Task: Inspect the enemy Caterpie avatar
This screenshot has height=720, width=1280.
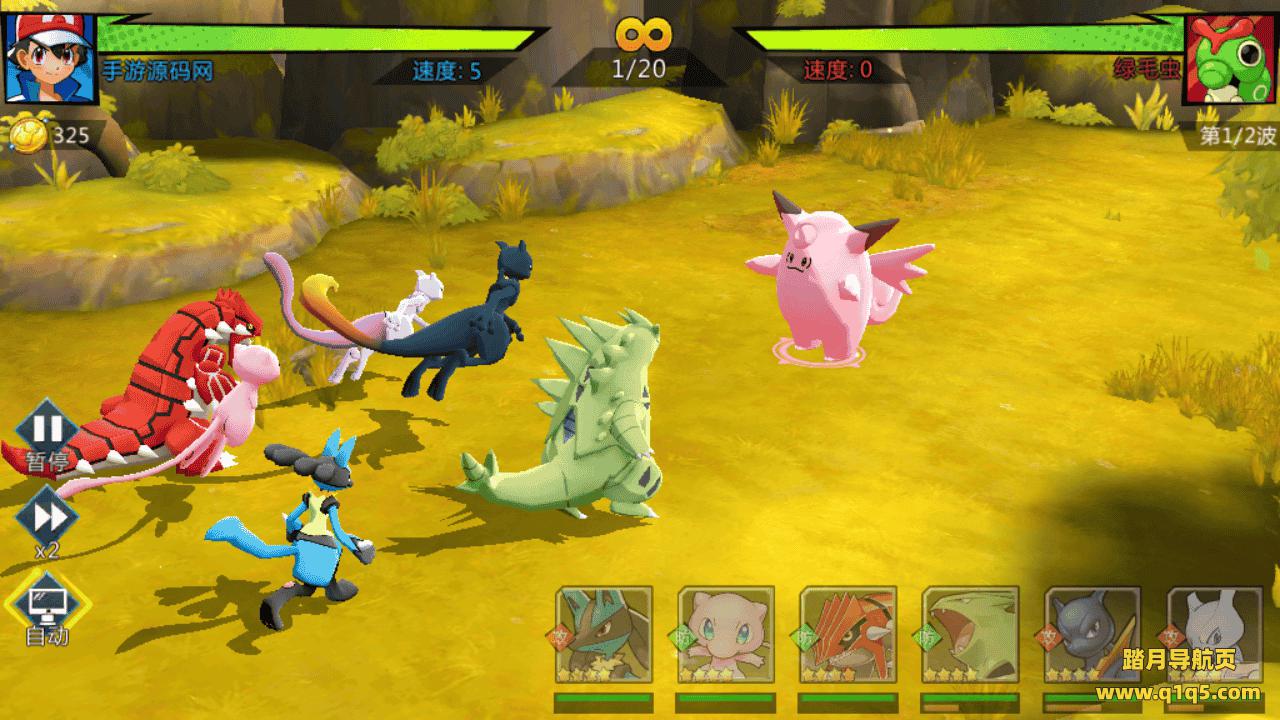Action: pyautogui.click(x=1230, y=58)
